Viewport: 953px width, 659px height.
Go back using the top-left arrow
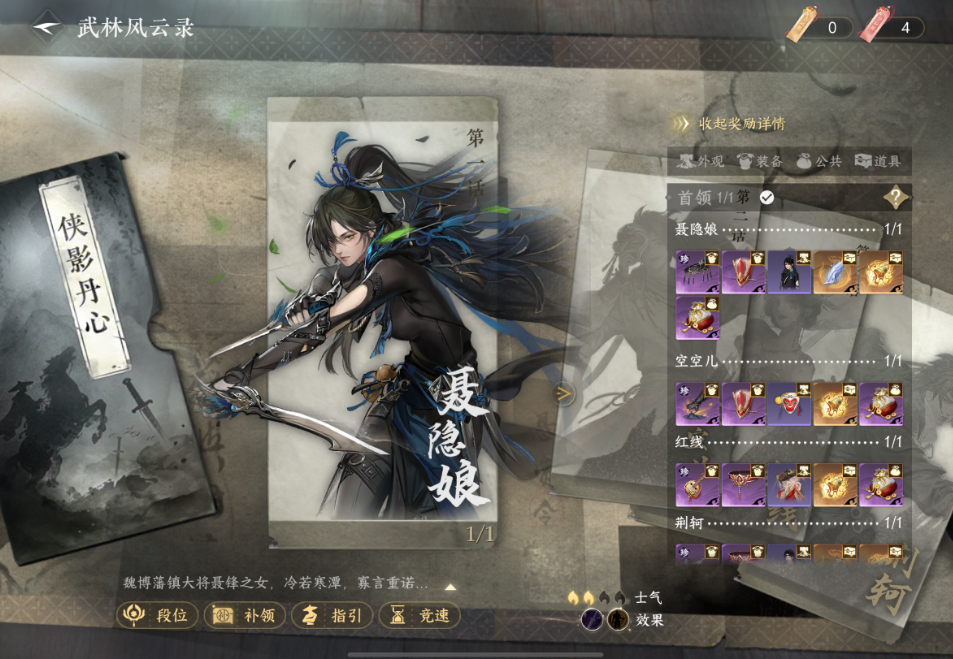pyautogui.click(x=47, y=27)
